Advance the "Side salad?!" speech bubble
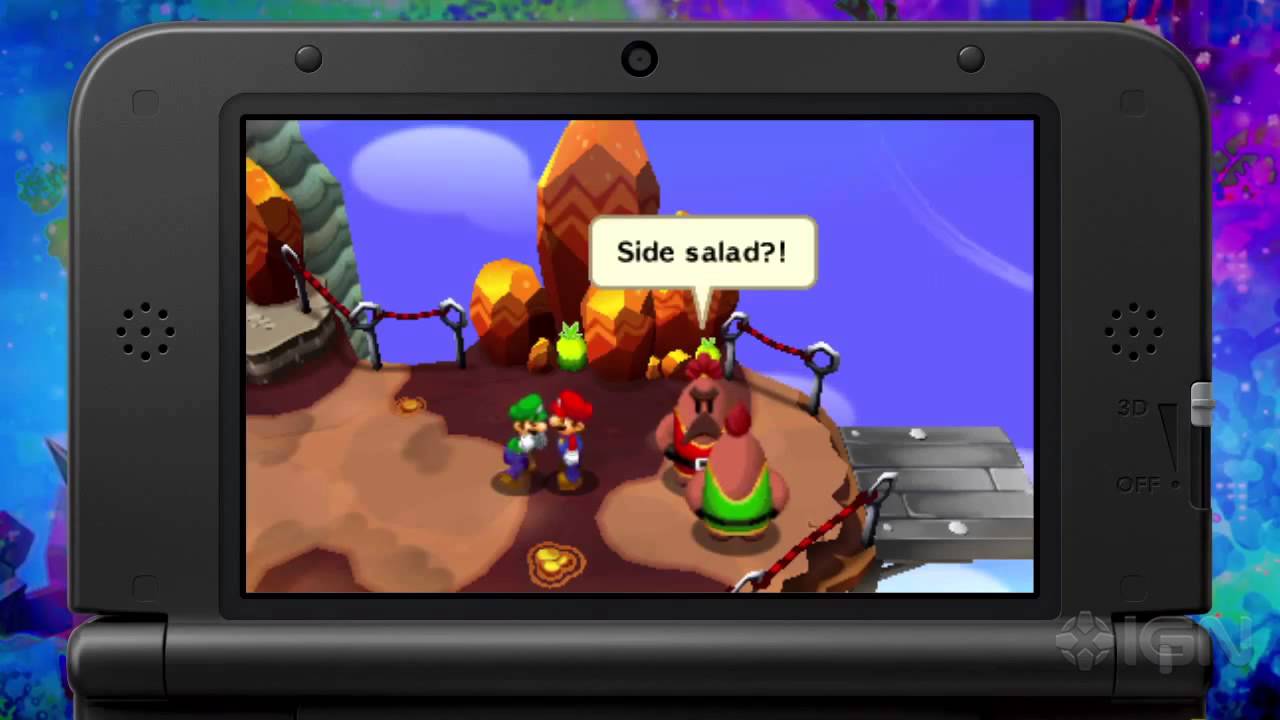Screen dimensions: 1280x720 tap(702, 253)
